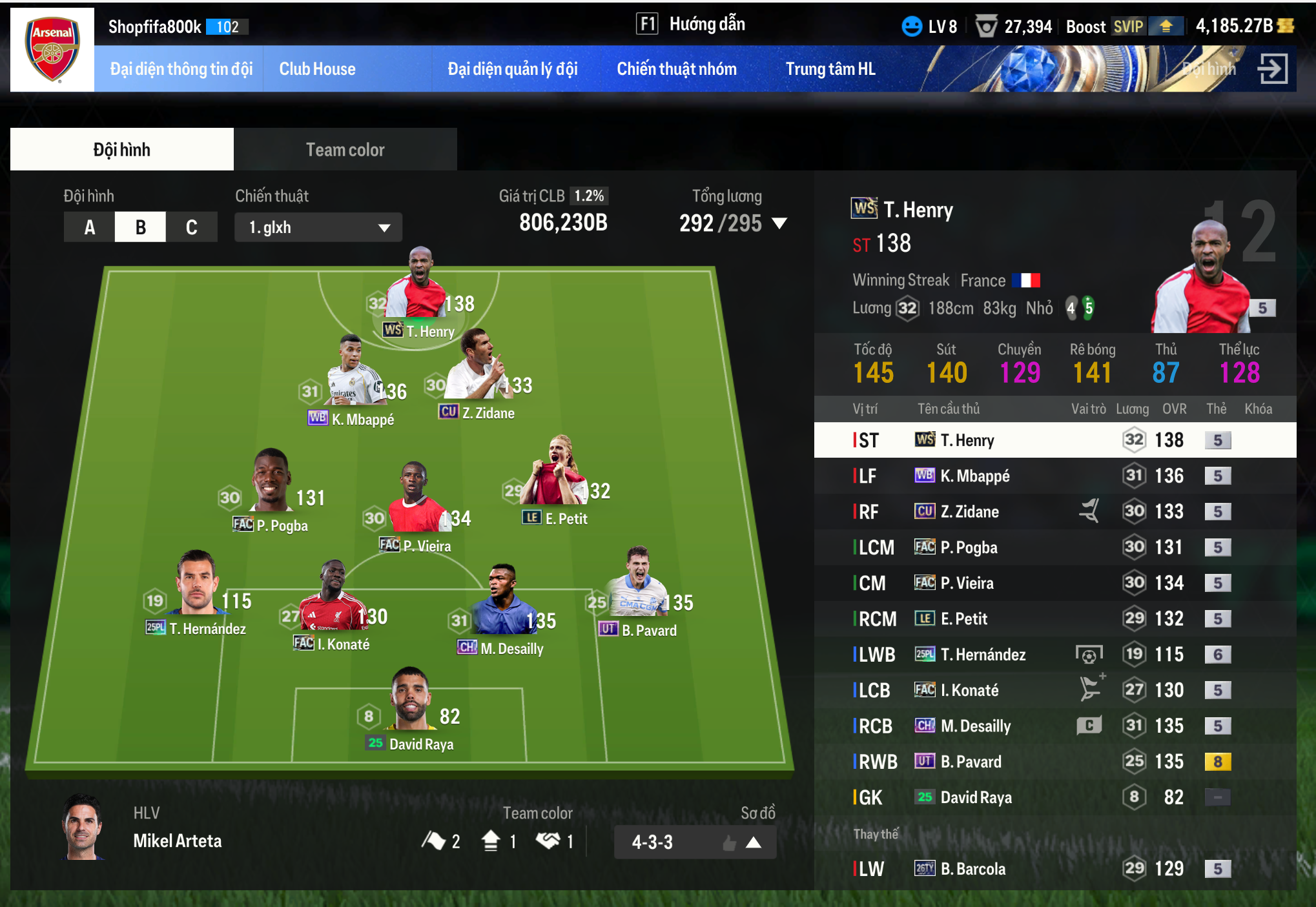
Task: Open the Chiến thuật tactics dropdown
Action: coord(318,227)
